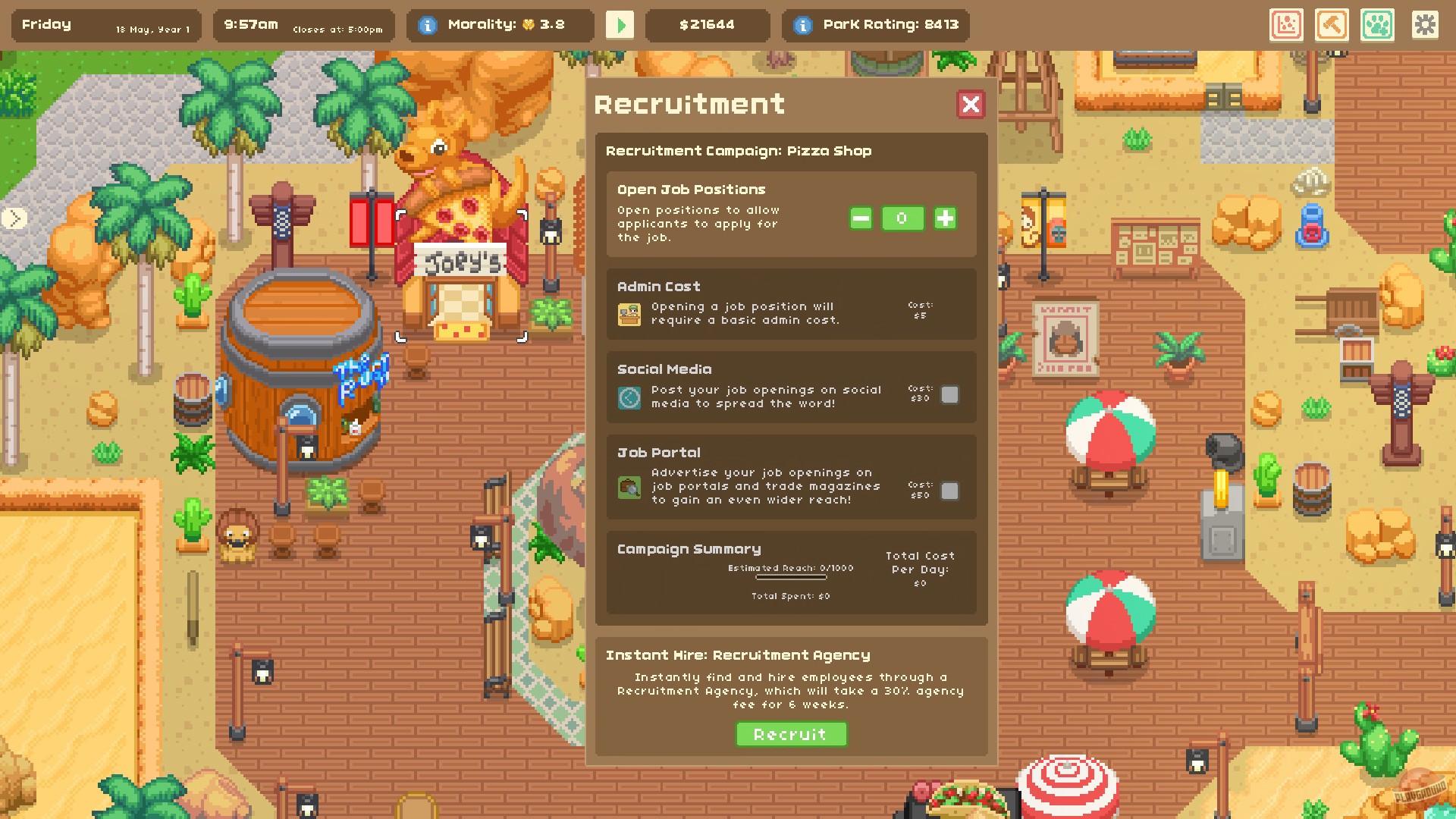Open the statistics panel icon

coord(1287,25)
